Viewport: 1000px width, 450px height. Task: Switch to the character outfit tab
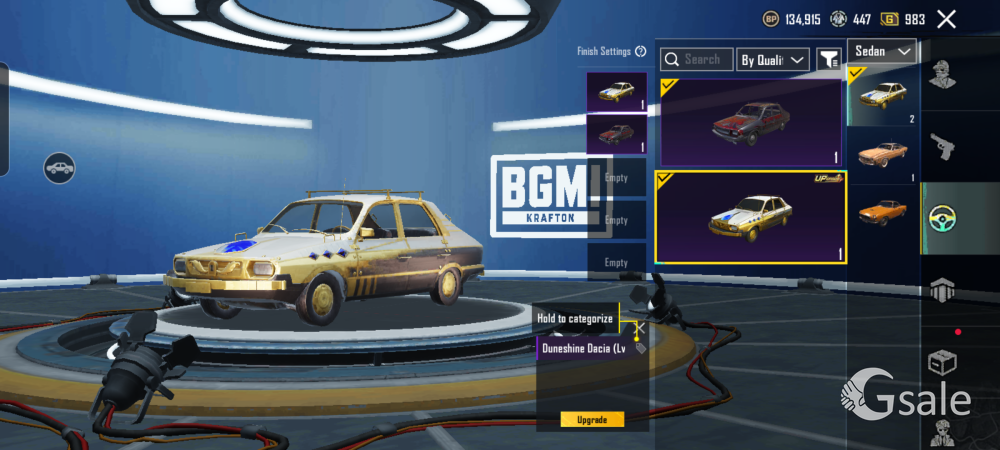click(940, 75)
